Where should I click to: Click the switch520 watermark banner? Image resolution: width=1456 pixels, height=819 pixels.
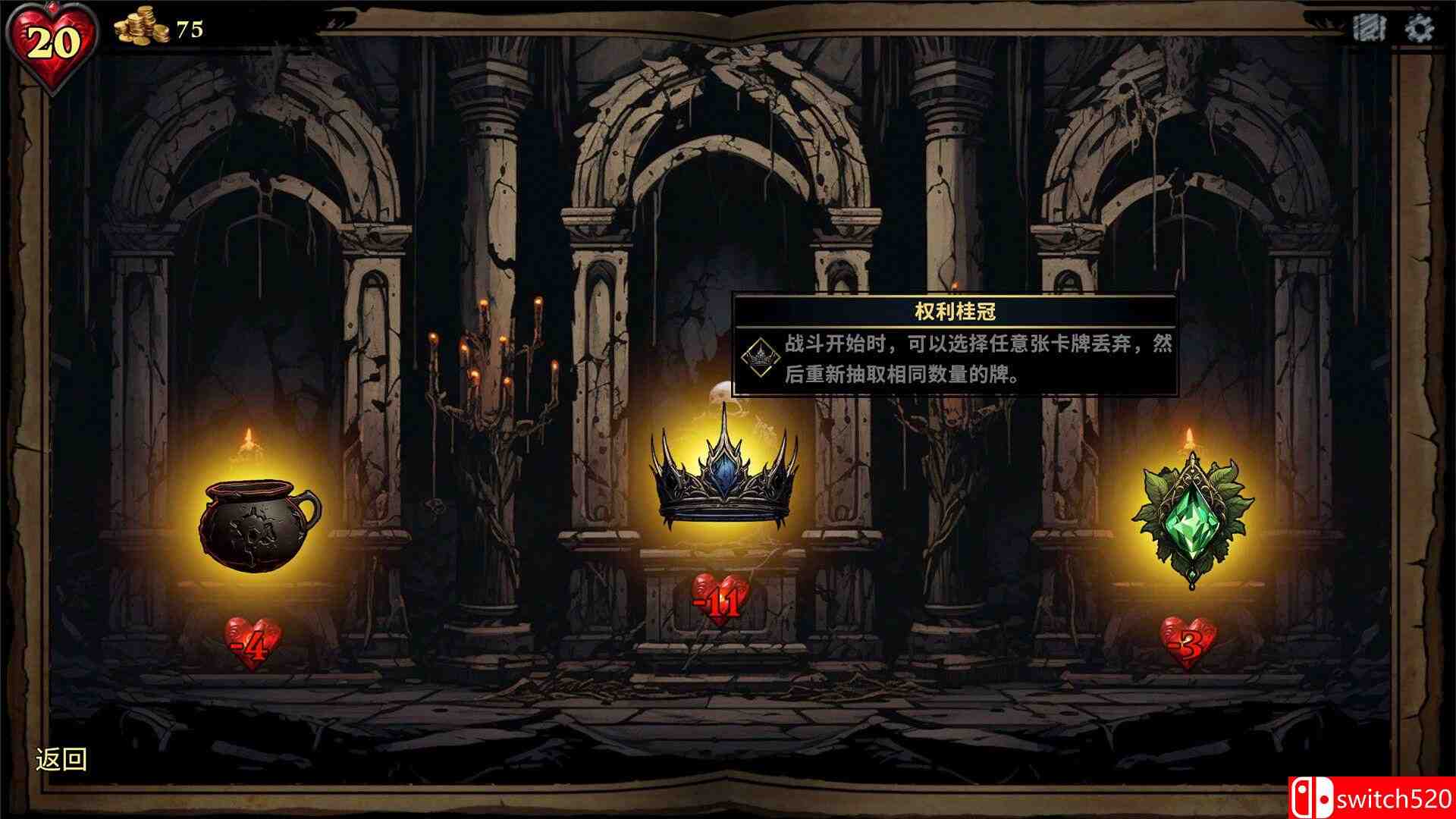click(x=1380, y=796)
